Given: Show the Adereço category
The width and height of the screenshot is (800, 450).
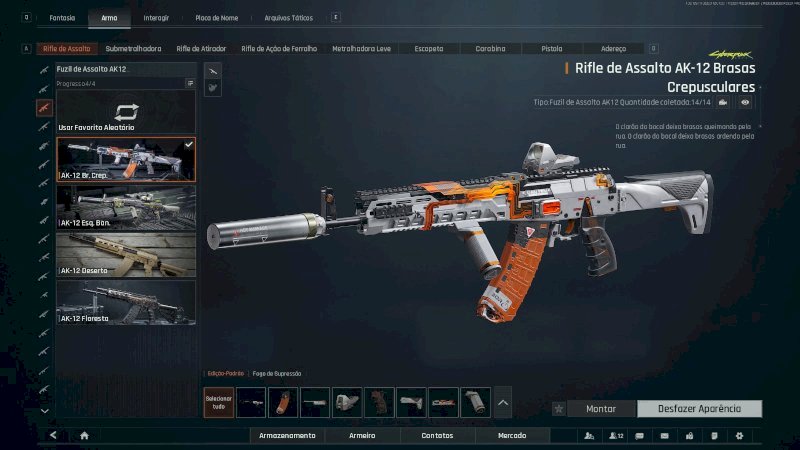Looking at the screenshot, I should click(613, 48).
